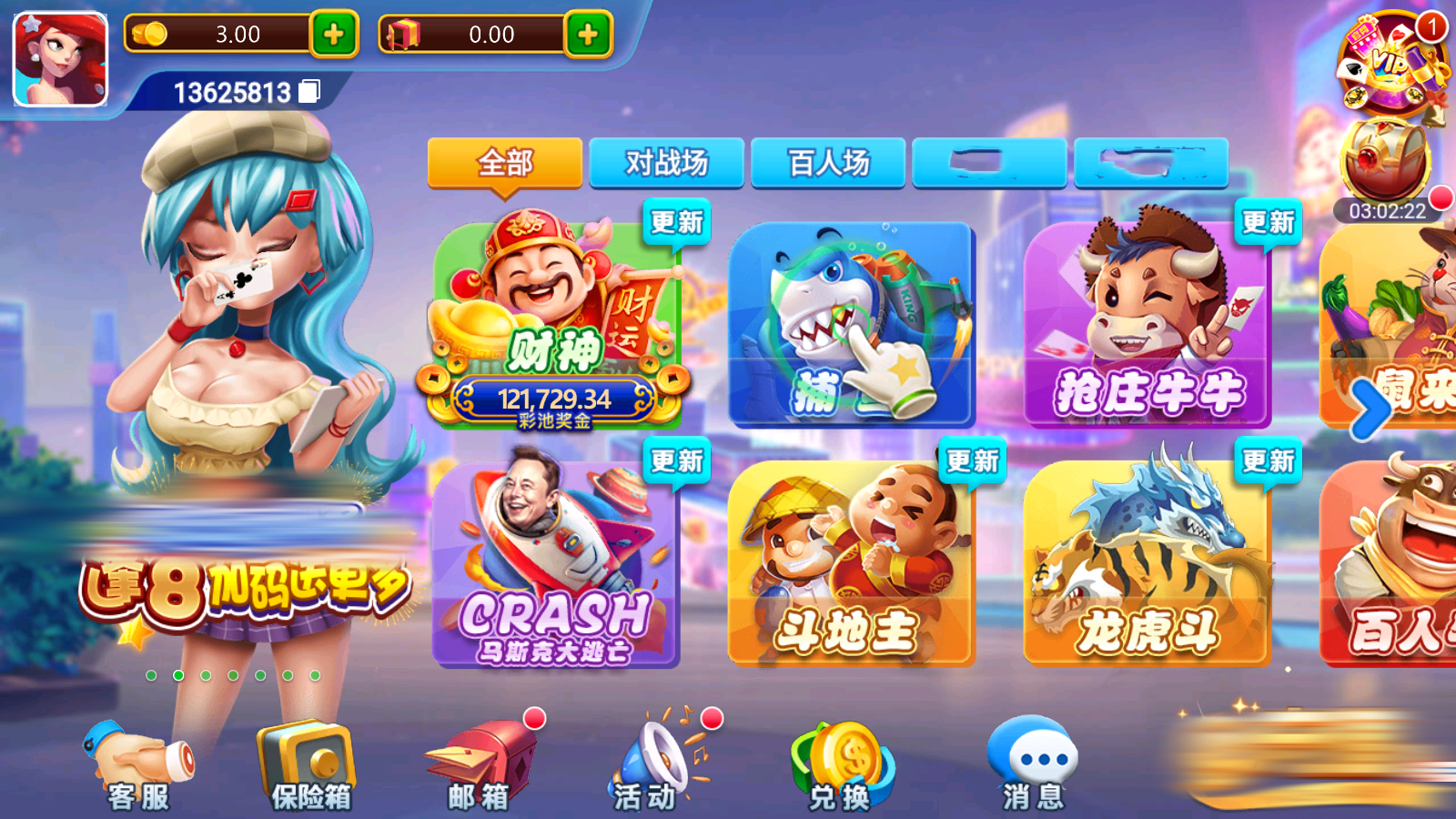The image size is (1456, 819).
Task: Select the 全部 category tab
Action: tap(506, 164)
